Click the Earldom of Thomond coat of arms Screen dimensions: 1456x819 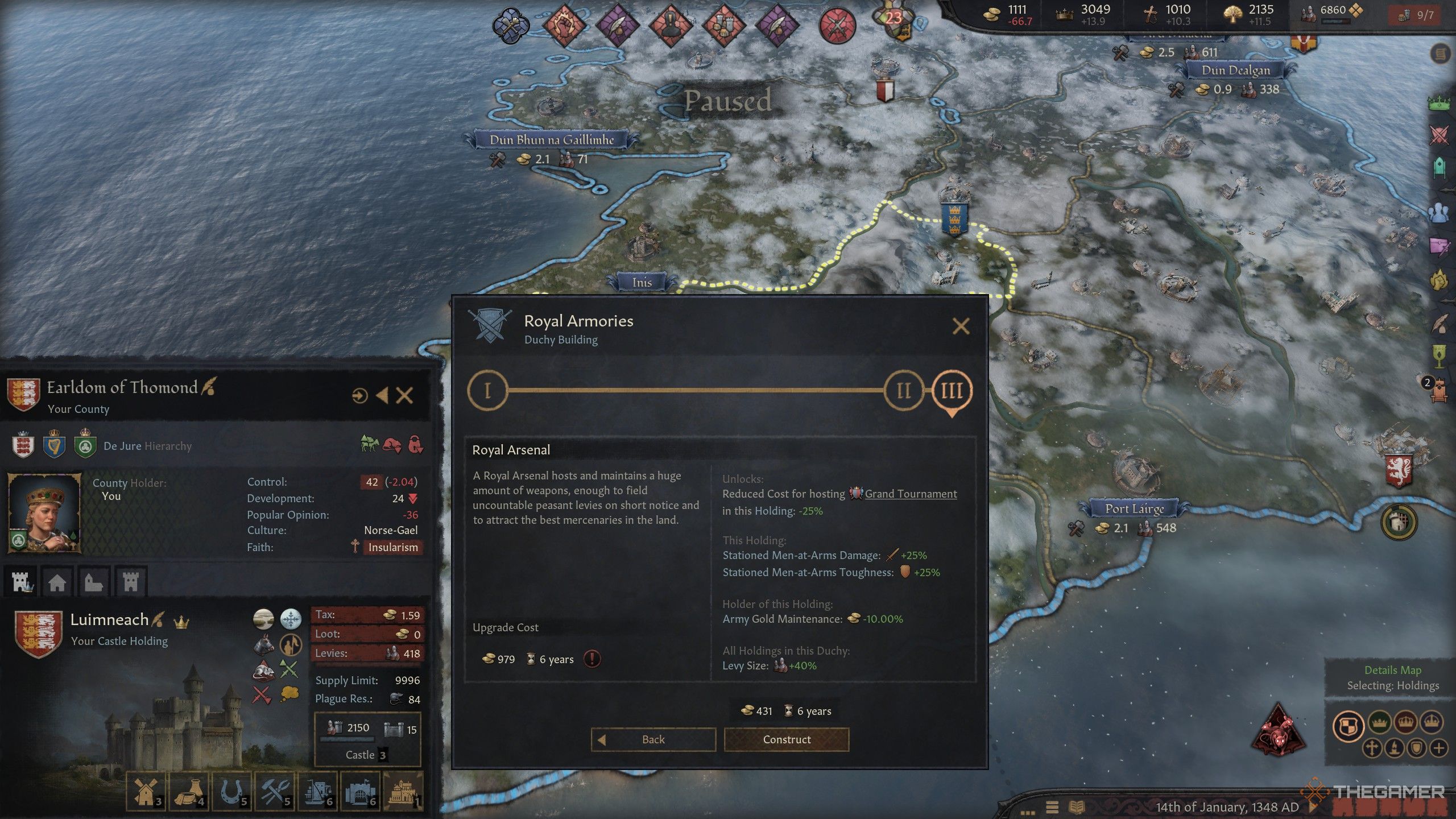[x=23, y=394]
